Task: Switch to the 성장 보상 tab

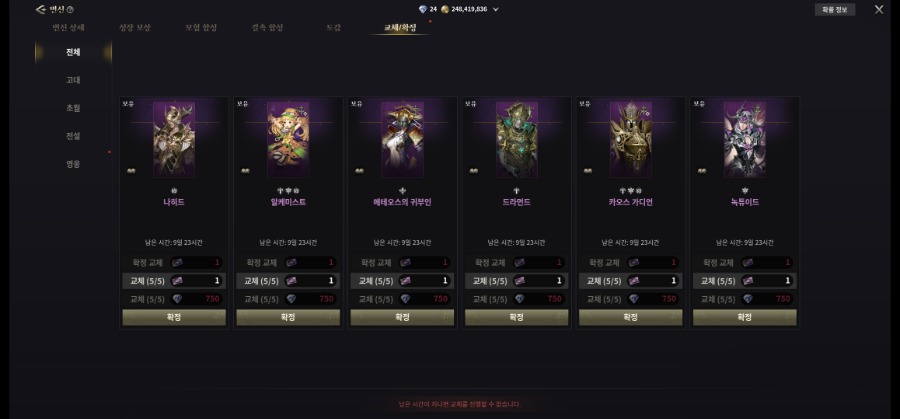Action: [x=134, y=27]
